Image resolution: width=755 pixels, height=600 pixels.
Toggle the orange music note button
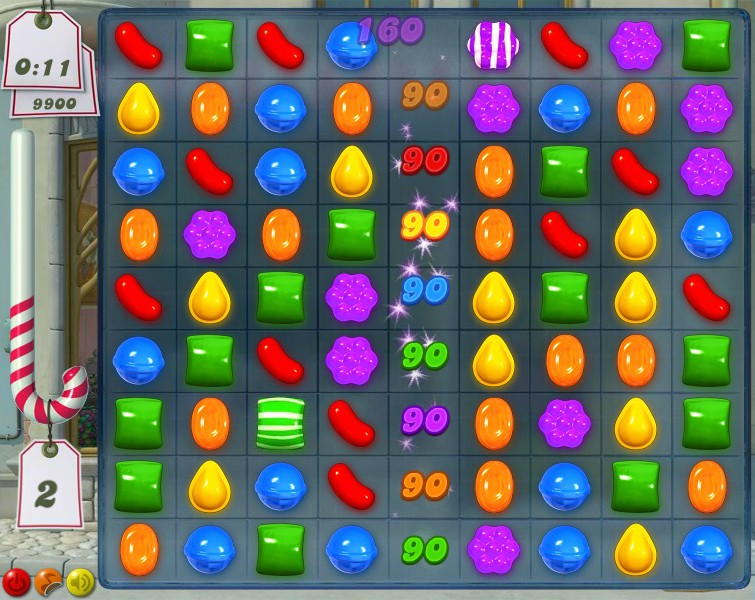click(x=47, y=581)
